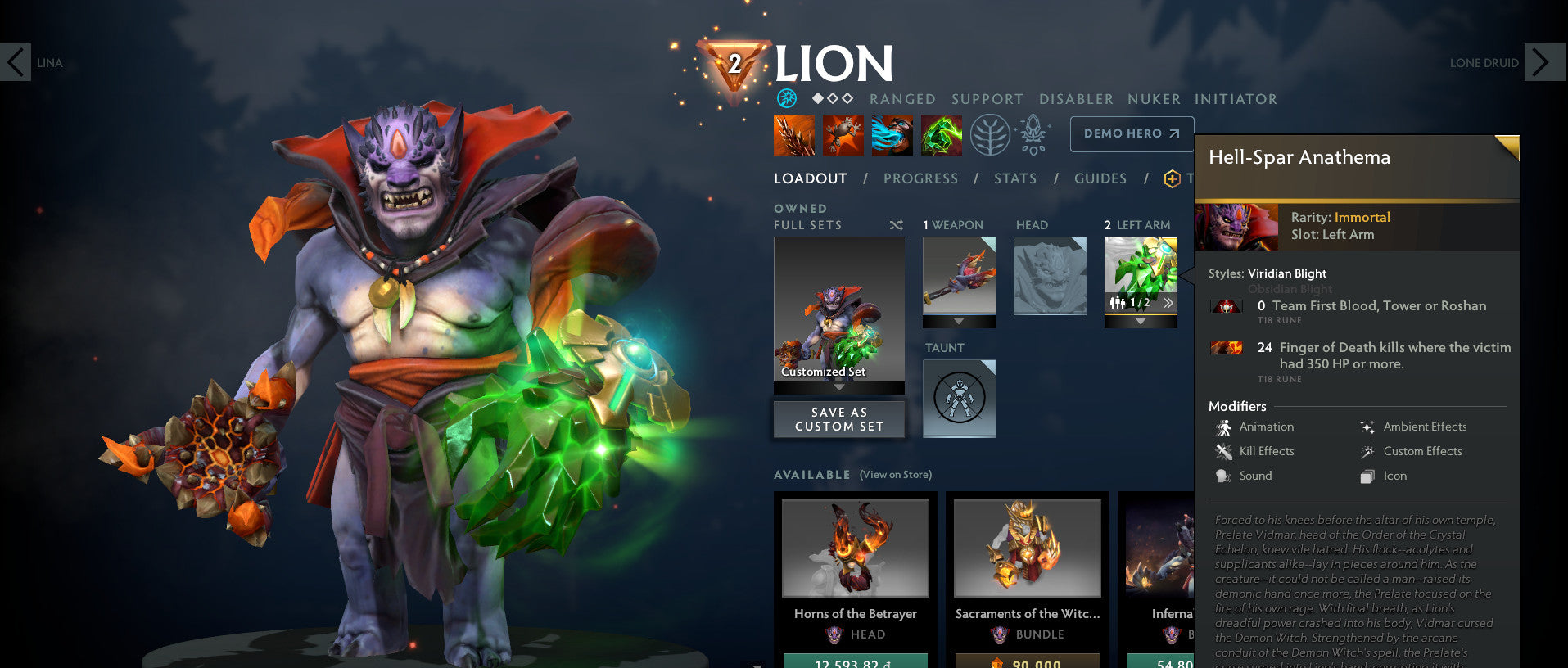Expand the Left Arm slot with the chevron
1568x668 pixels.
pos(1168,302)
